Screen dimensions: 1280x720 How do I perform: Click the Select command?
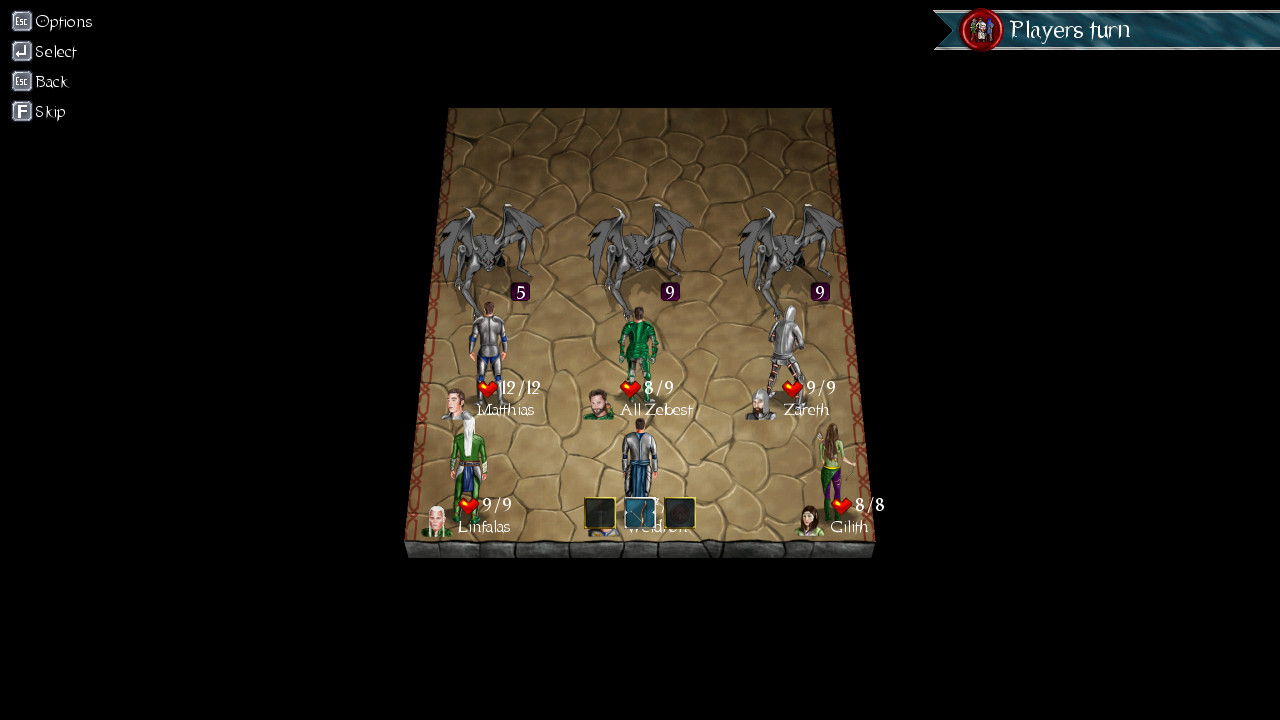[x=56, y=51]
